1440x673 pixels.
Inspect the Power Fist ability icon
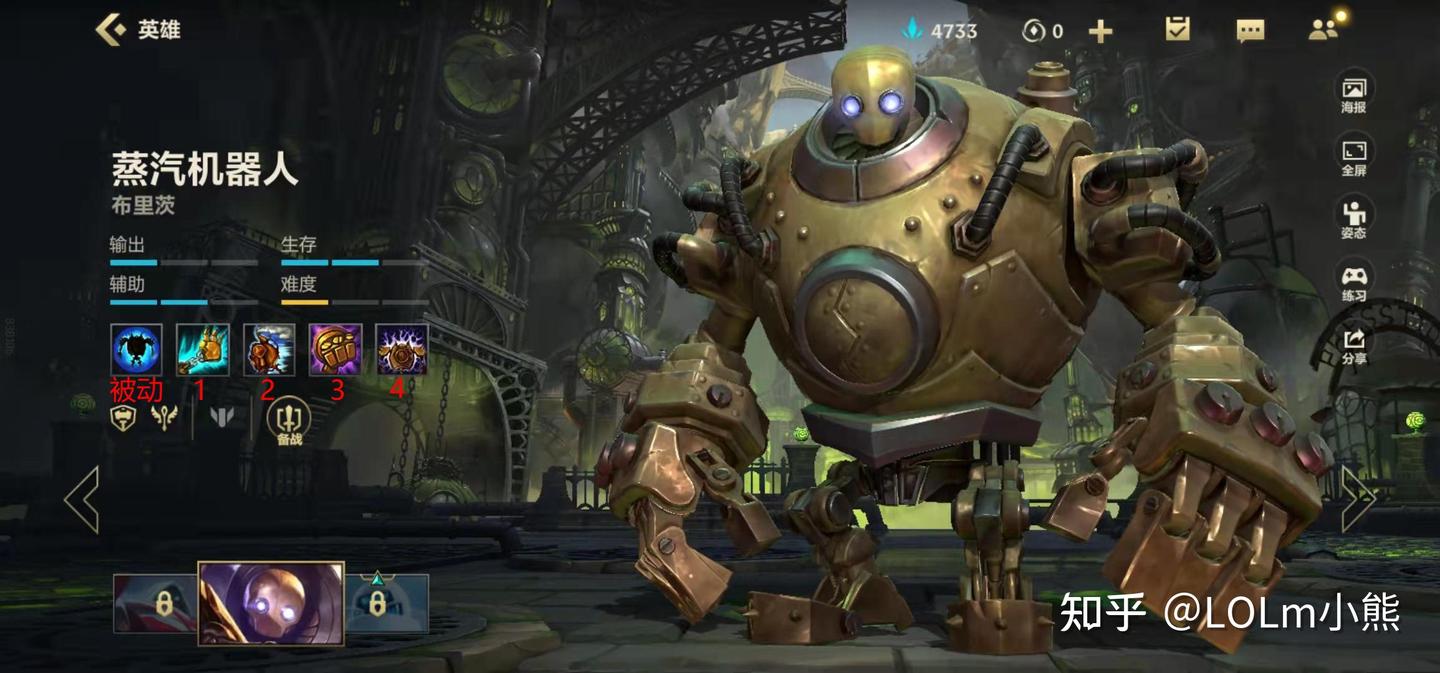[335, 350]
